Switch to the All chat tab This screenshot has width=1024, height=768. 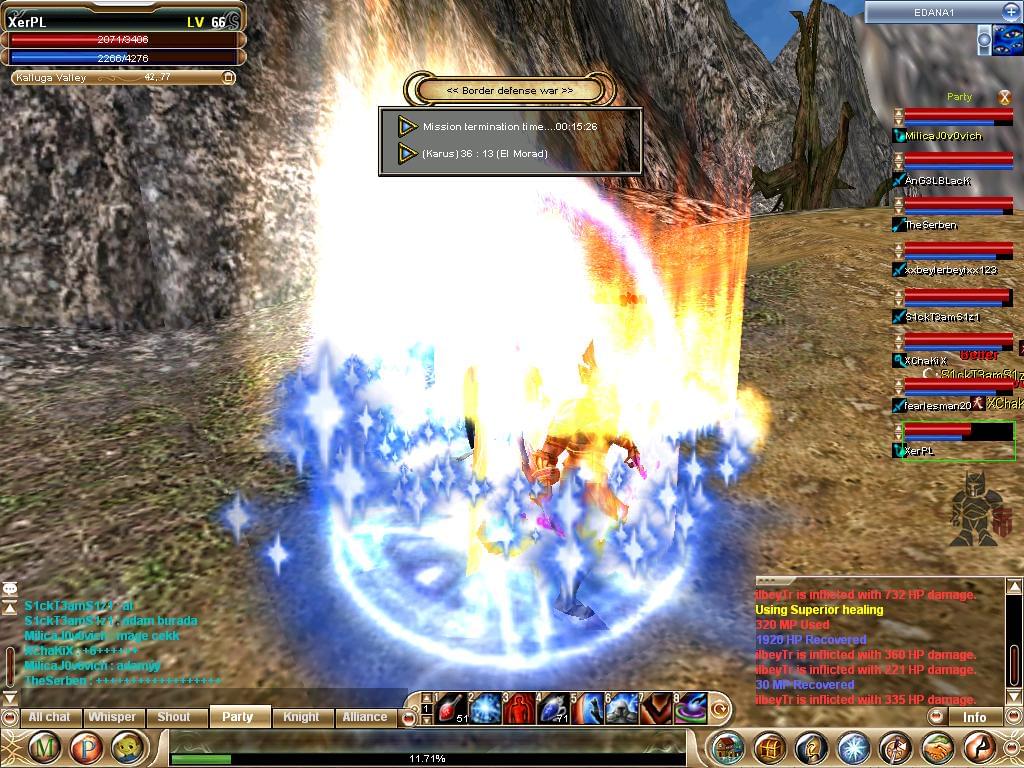pyautogui.click(x=49, y=717)
